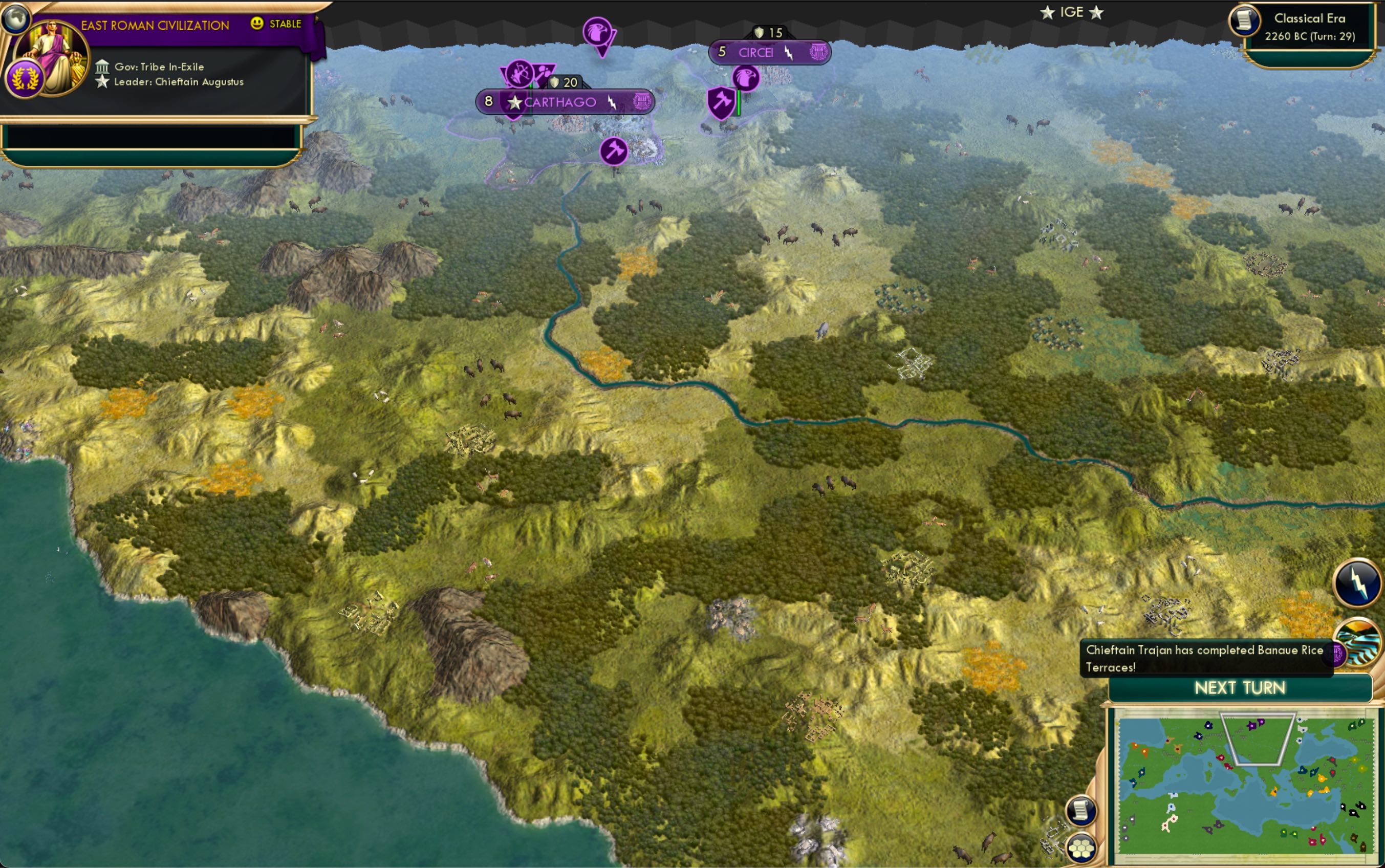
Task: Select the warrior axe flag south of Carthago
Action: 615,150
